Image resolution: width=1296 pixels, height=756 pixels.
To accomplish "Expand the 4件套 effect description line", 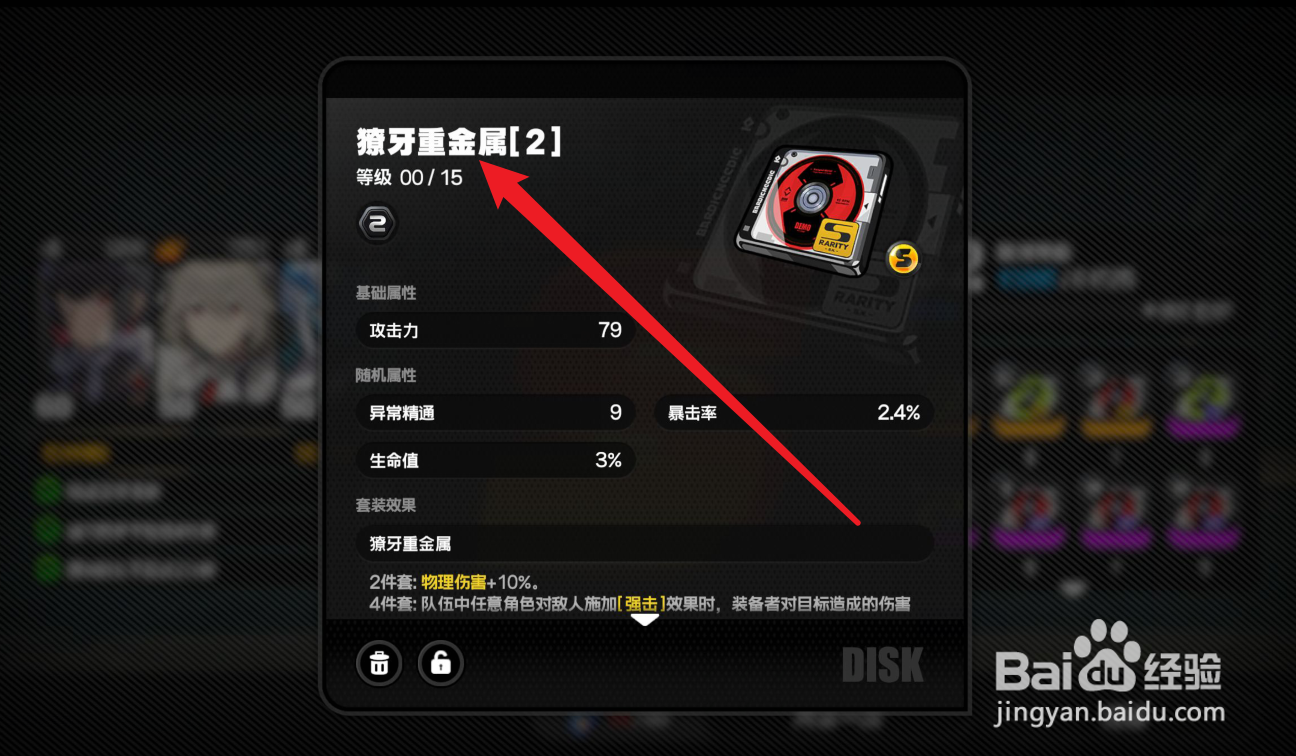I will coord(650,600).
